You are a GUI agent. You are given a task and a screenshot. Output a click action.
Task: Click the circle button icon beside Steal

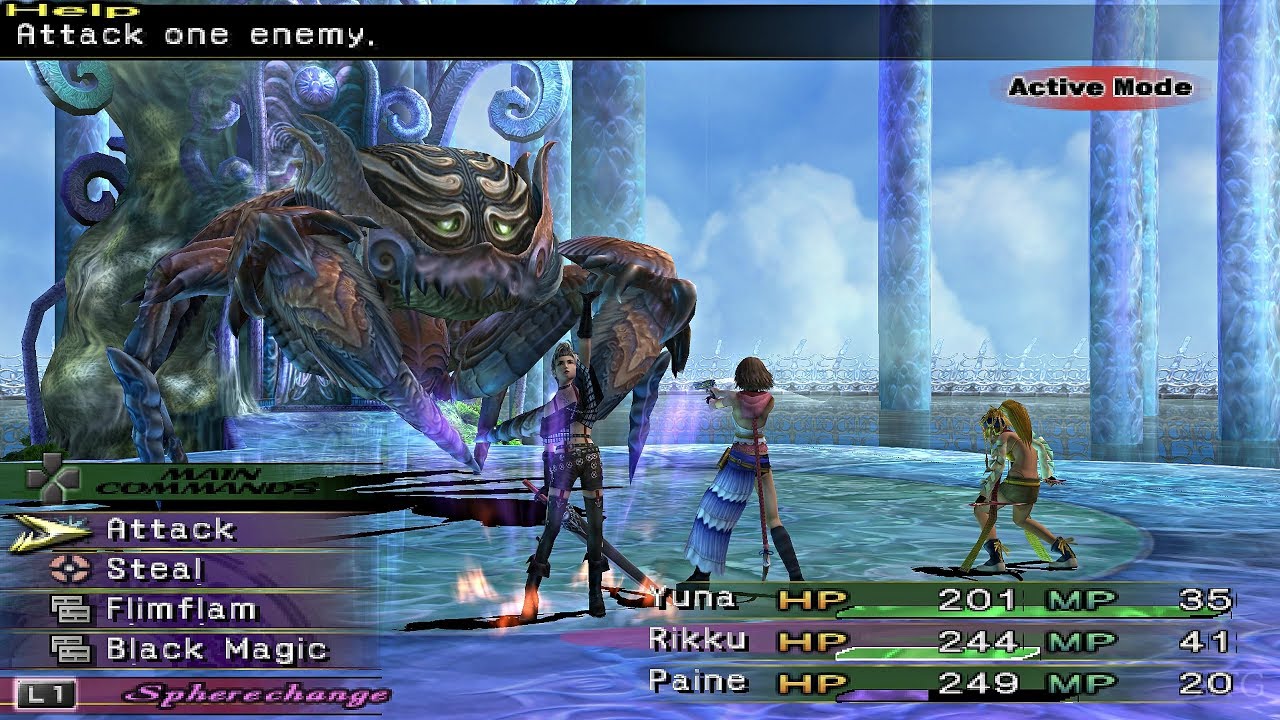pyautogui.click(x=71, y=566)
